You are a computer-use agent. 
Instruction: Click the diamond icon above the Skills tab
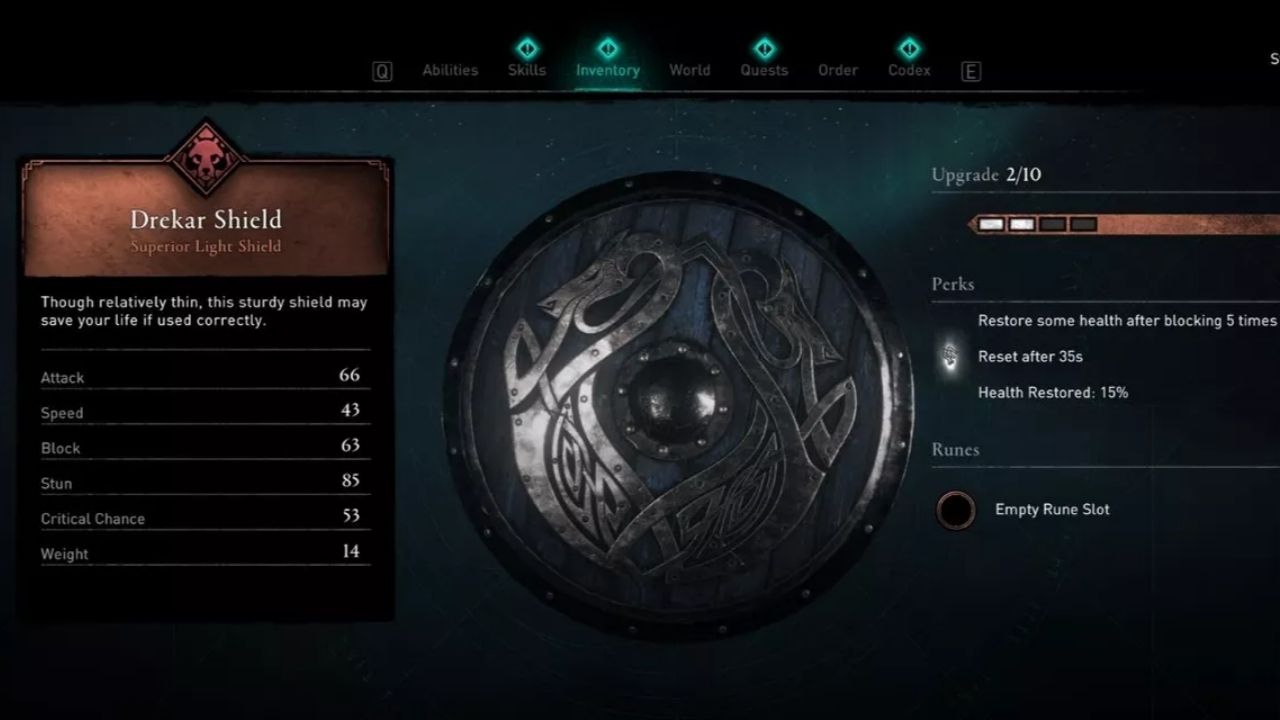527,47
